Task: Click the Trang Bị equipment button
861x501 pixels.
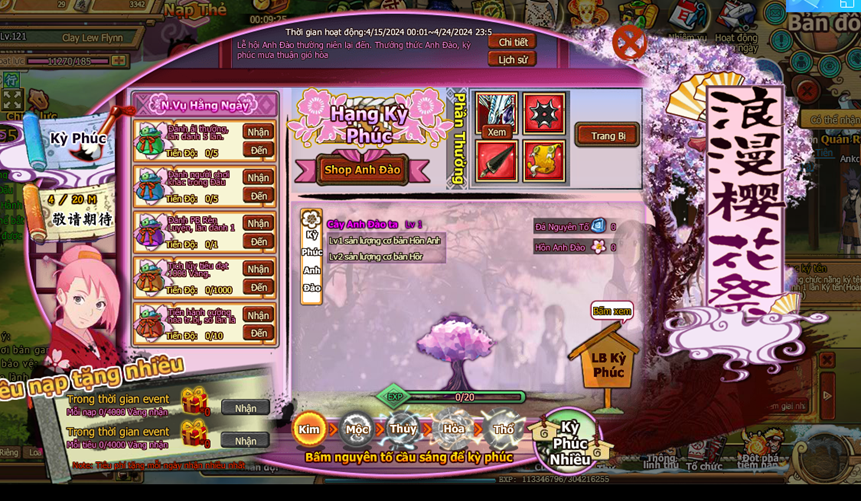Action: 607,136
